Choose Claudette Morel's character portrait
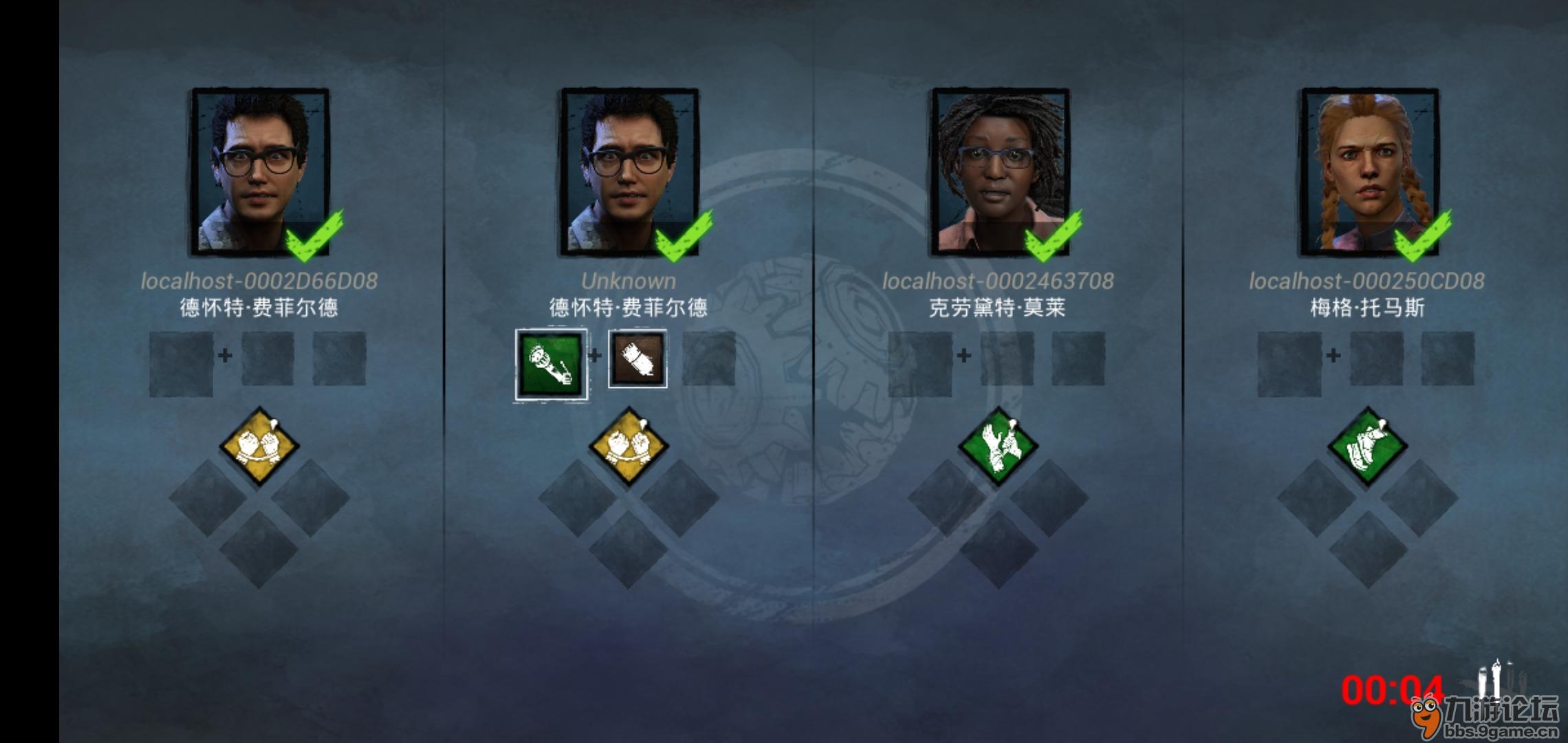This screenshot has height=743, width=1568. tap(1000, 172)
